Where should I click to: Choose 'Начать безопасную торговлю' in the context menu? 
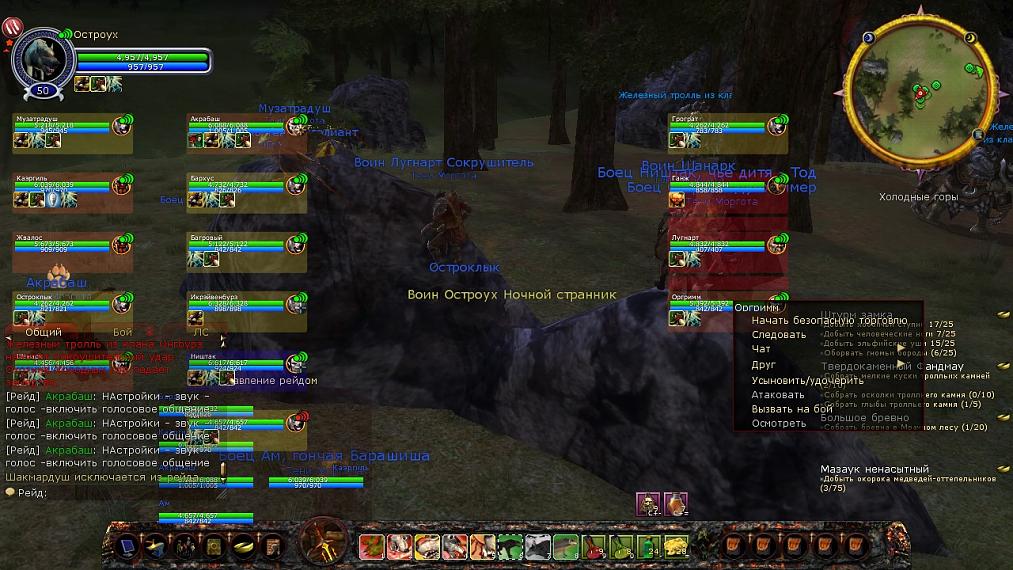tap(815, 320)
